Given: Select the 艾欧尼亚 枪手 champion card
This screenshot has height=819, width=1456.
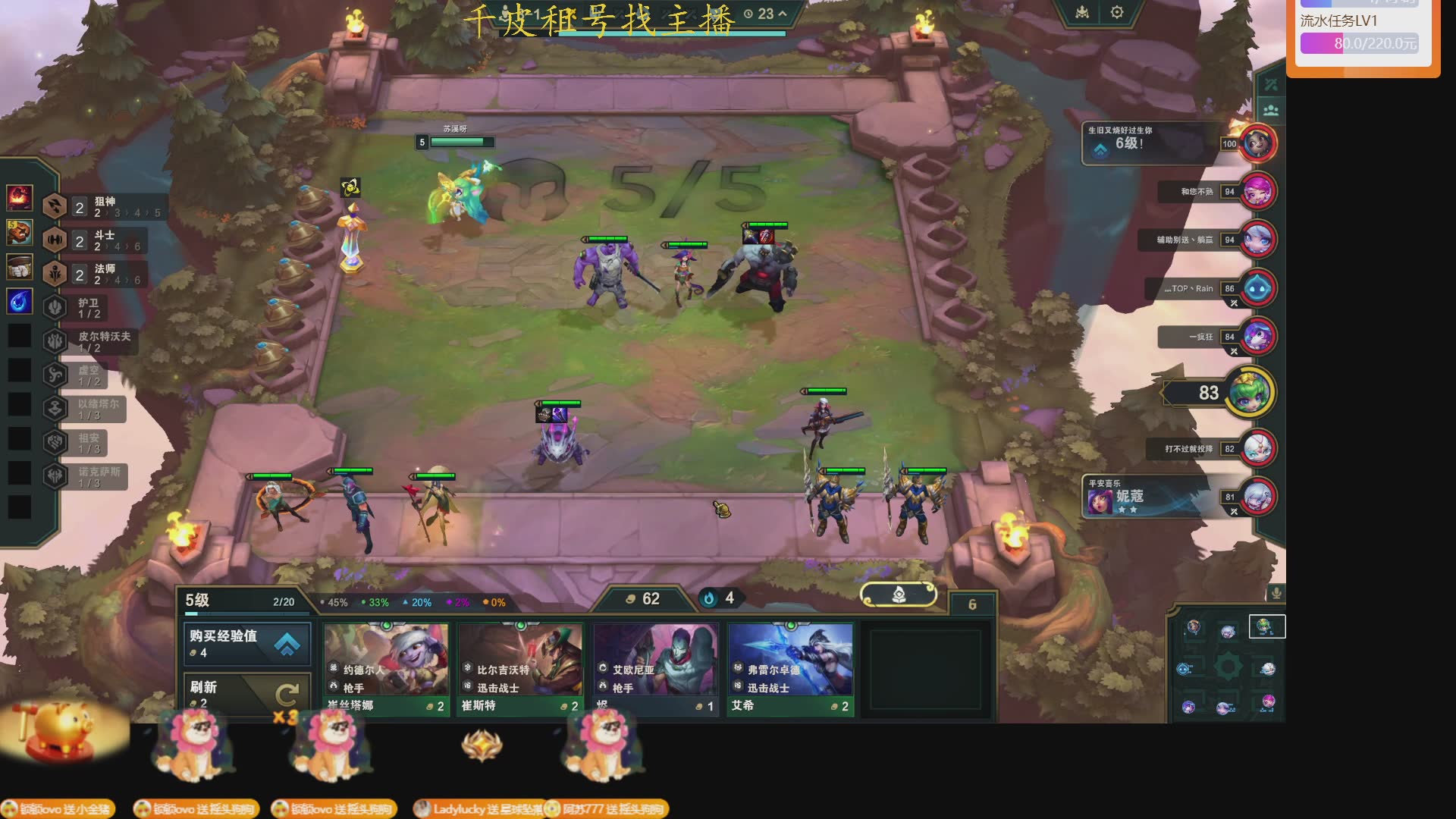Looking at the screenshot, I should [655, 669].
